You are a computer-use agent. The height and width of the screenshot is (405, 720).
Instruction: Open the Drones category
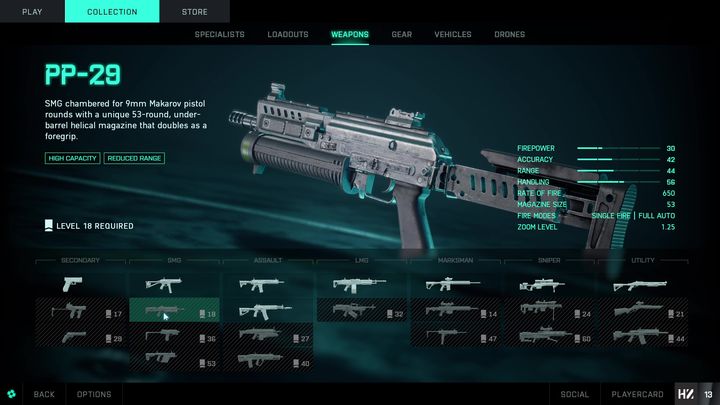pos(509,34)
